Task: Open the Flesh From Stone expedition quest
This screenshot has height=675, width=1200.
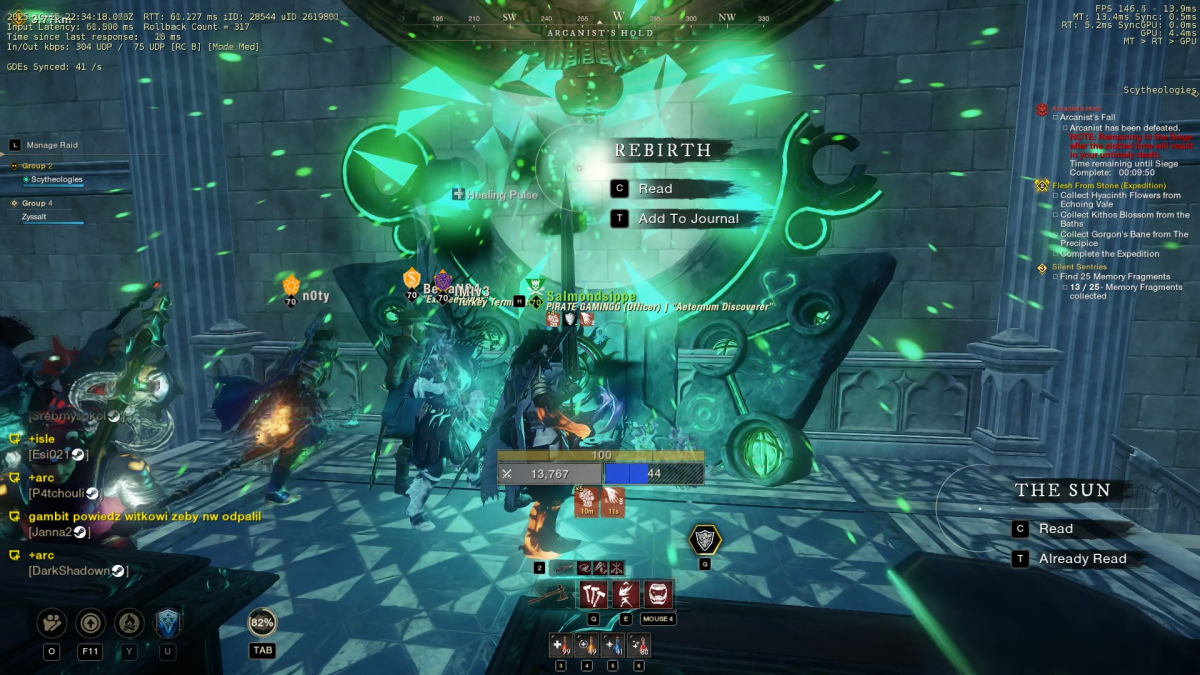Action: [x=1102, y=185]
